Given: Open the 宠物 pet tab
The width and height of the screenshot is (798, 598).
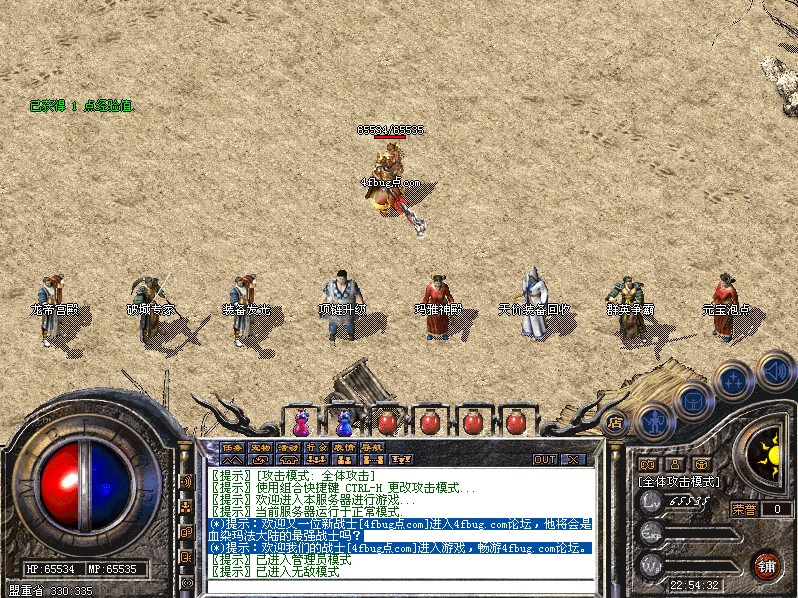Looking at the screenshot, I should [x=260, y=447].
